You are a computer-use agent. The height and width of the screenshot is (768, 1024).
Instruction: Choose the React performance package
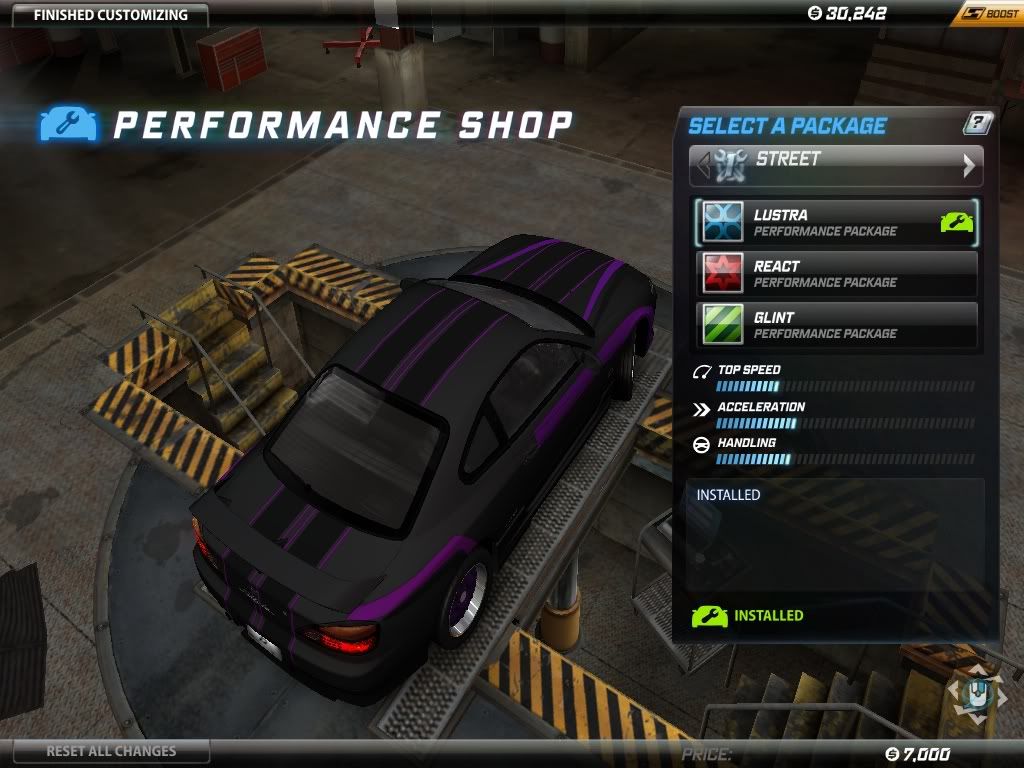[836, 273]
